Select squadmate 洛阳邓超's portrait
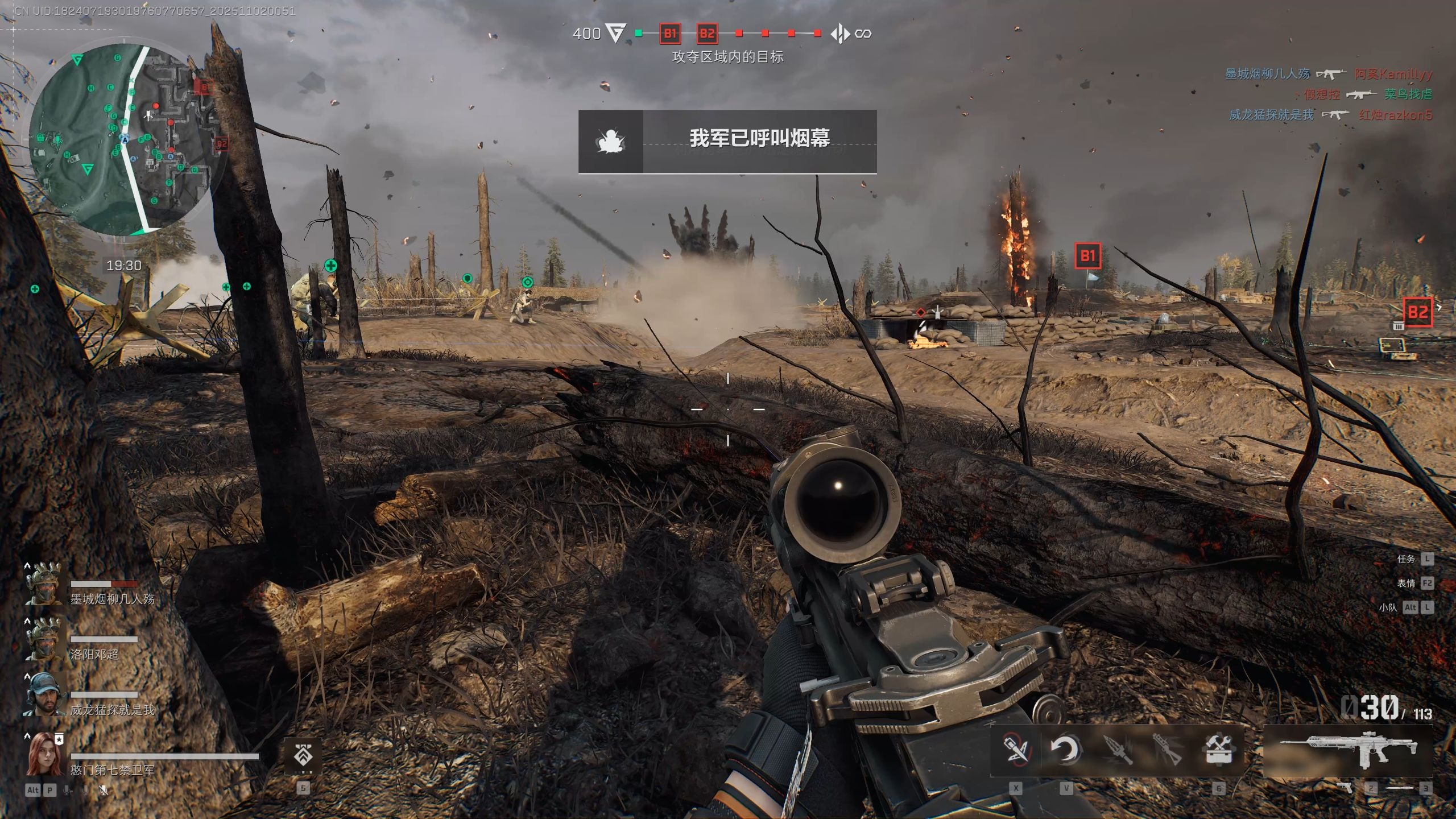 [44, 639]
